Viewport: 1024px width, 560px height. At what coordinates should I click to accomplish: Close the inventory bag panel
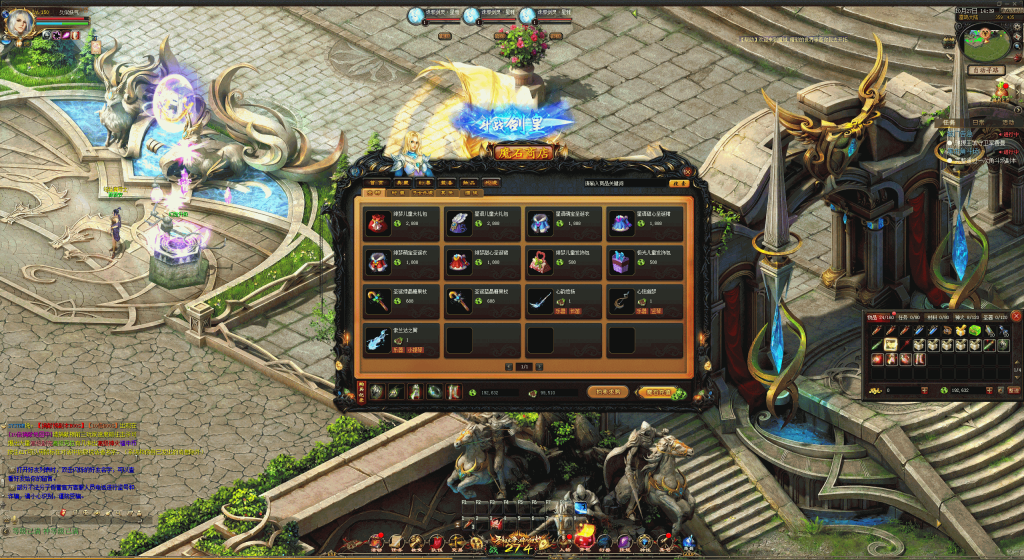click(1015, 316)
